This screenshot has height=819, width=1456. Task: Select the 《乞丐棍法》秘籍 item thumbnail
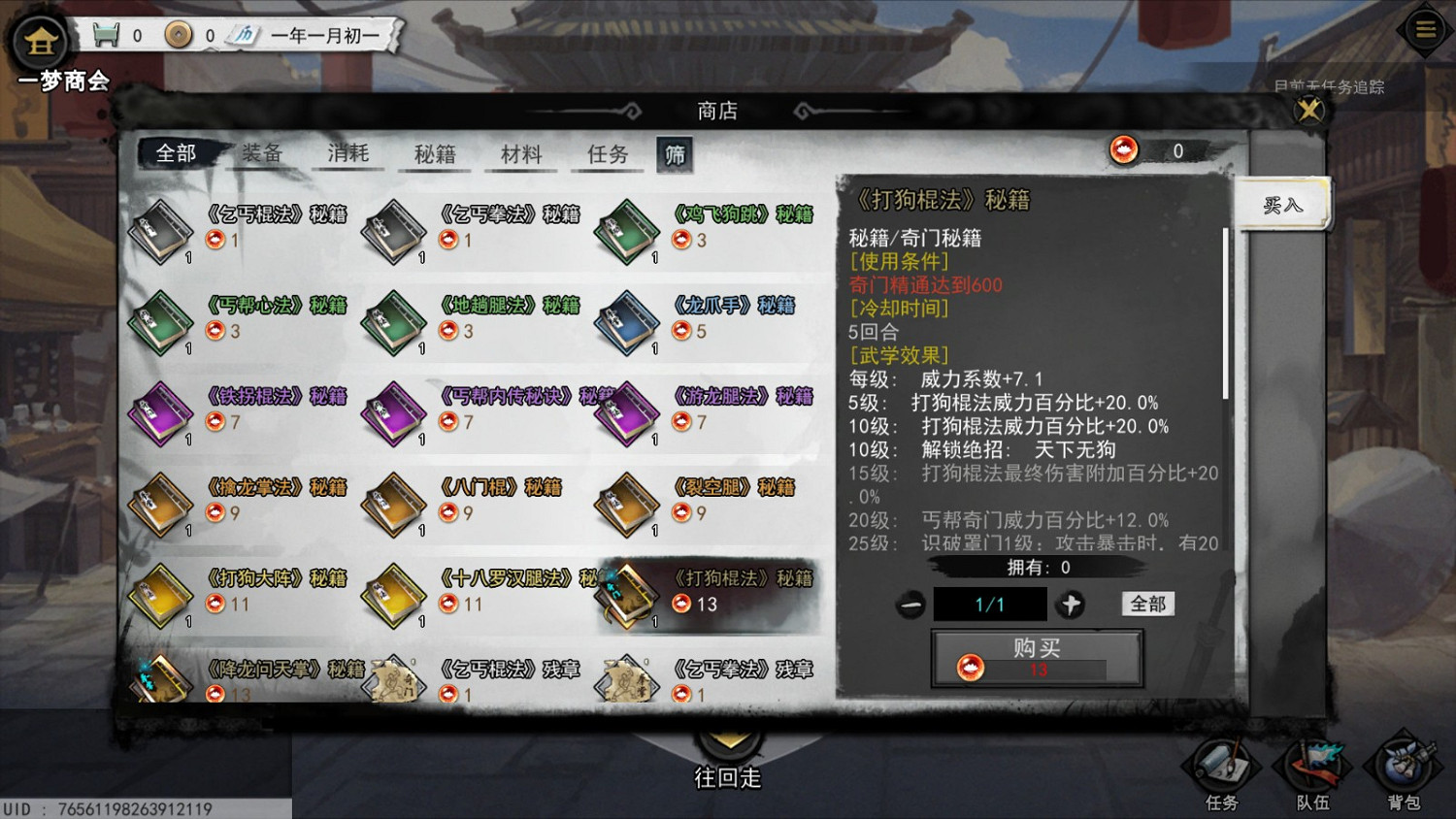coord(159,231)
